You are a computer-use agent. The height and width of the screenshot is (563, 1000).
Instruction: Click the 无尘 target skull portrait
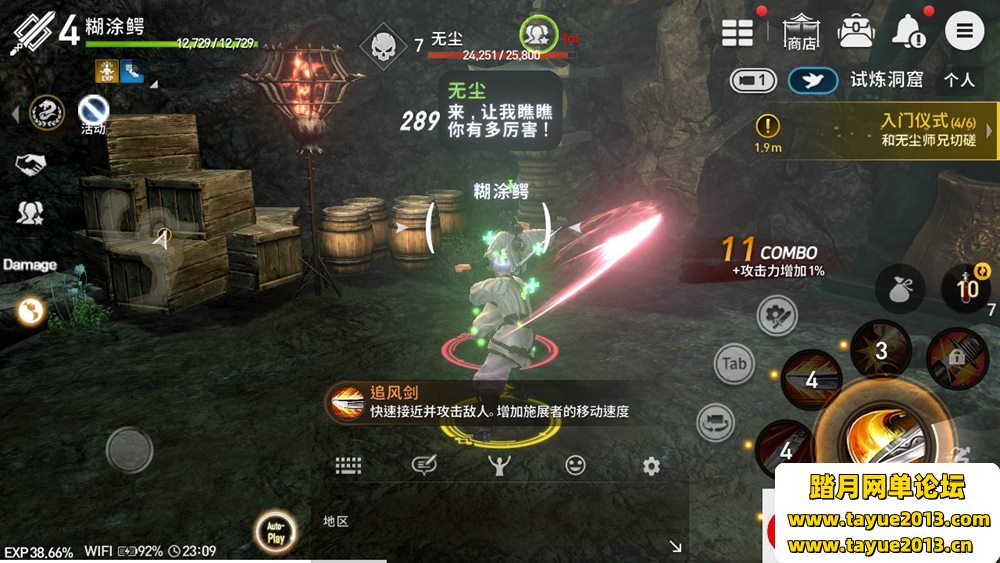pyautogui.click(x=383, y=44)
